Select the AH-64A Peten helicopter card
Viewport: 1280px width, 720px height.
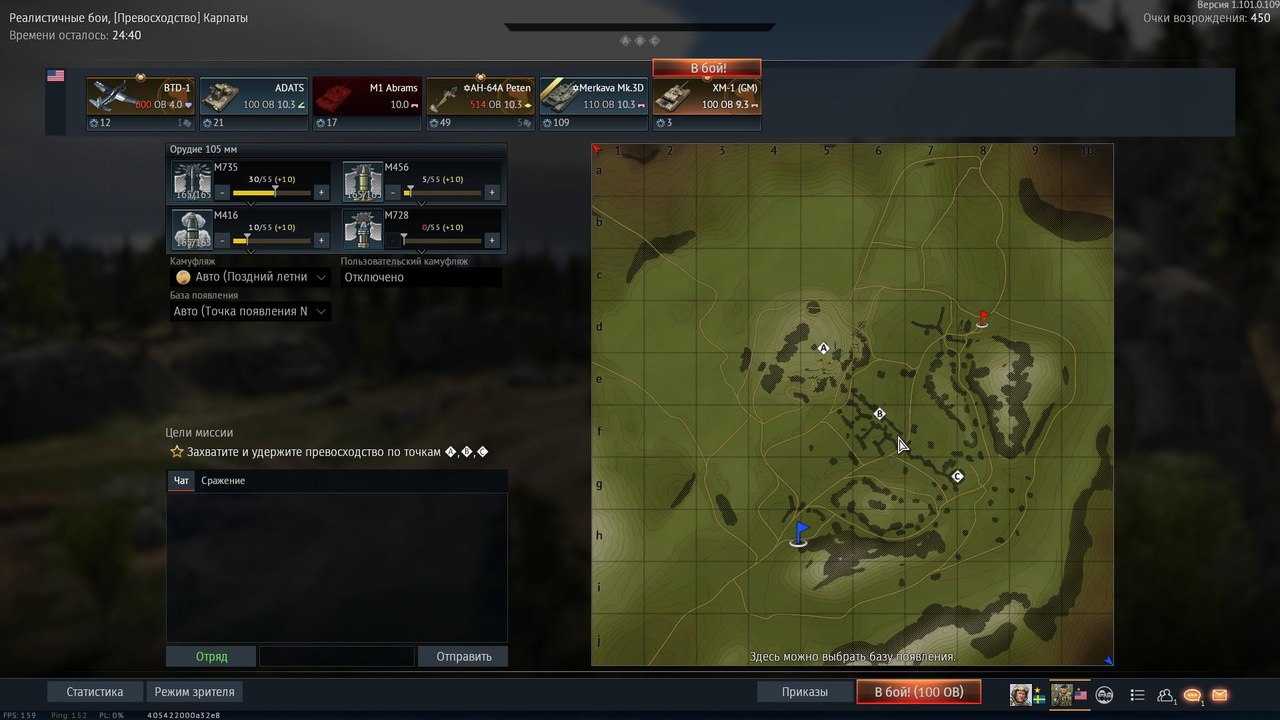[x=481, y=103]
